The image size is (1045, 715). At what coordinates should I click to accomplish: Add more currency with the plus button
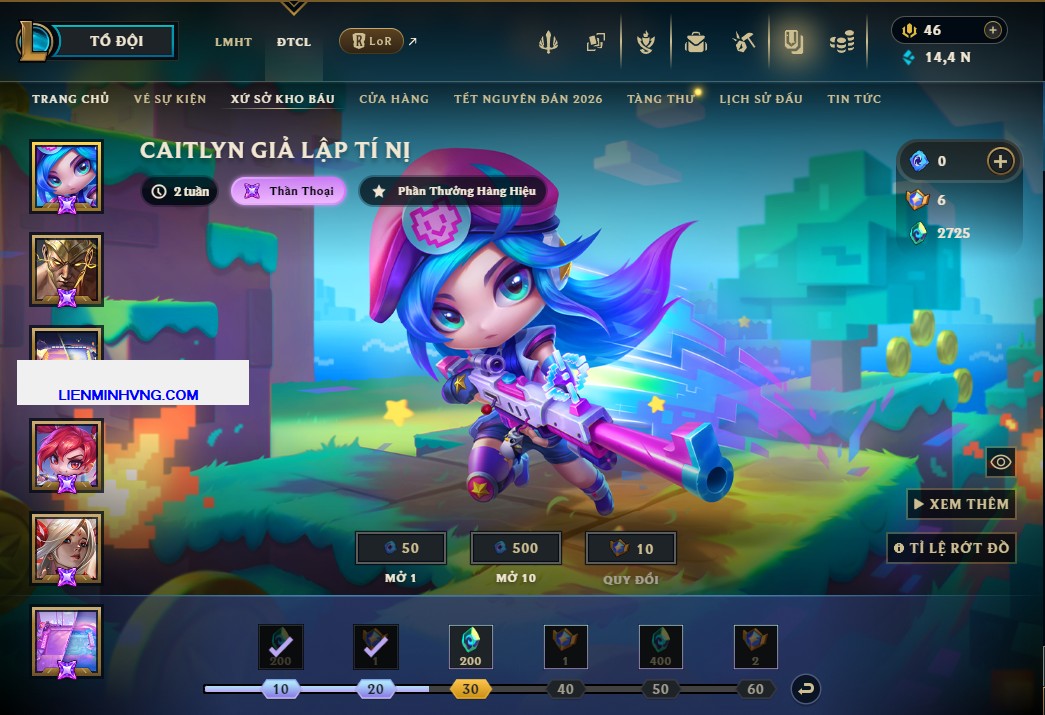coord(1000,160)
